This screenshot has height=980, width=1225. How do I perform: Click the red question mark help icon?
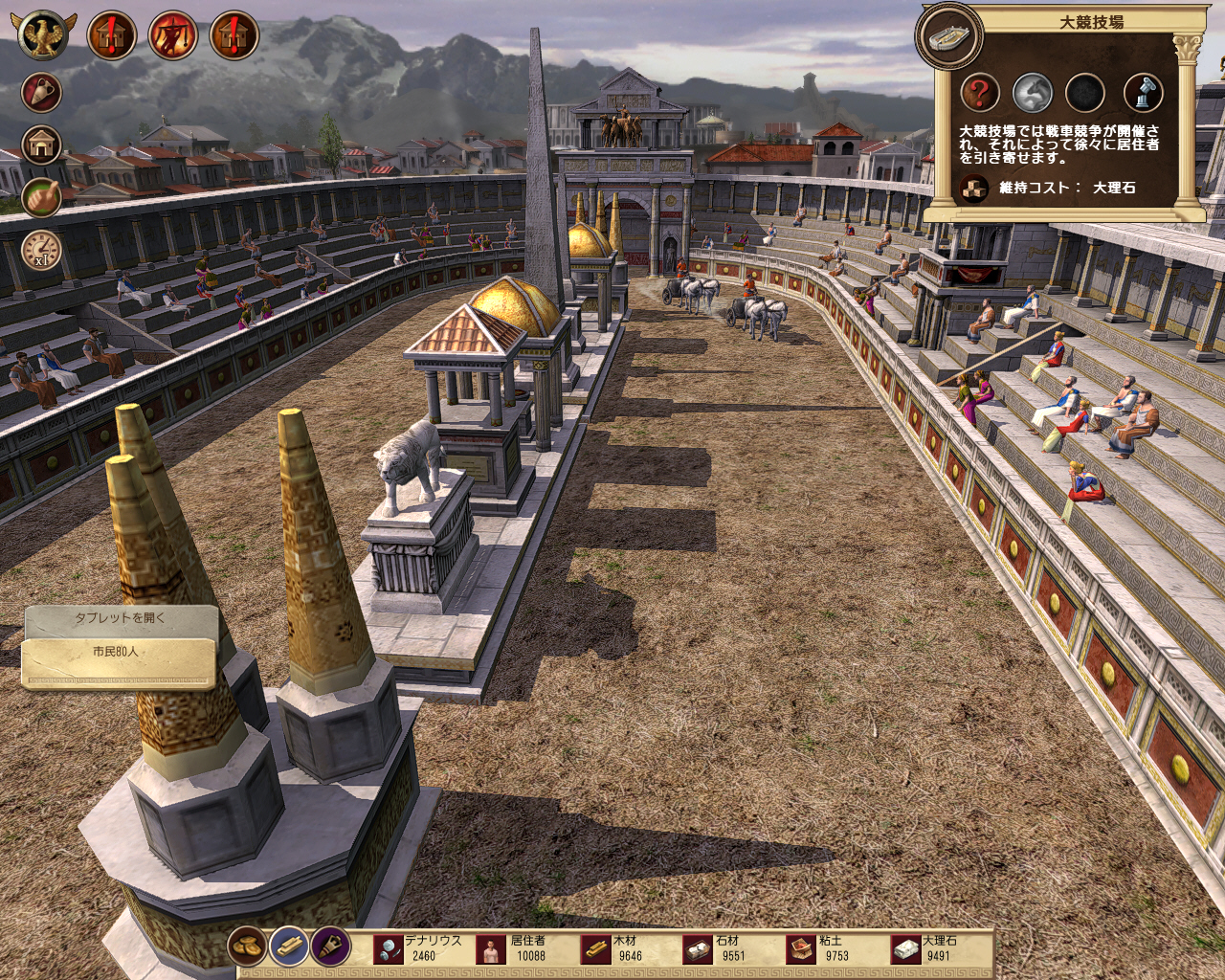[979, 93]
